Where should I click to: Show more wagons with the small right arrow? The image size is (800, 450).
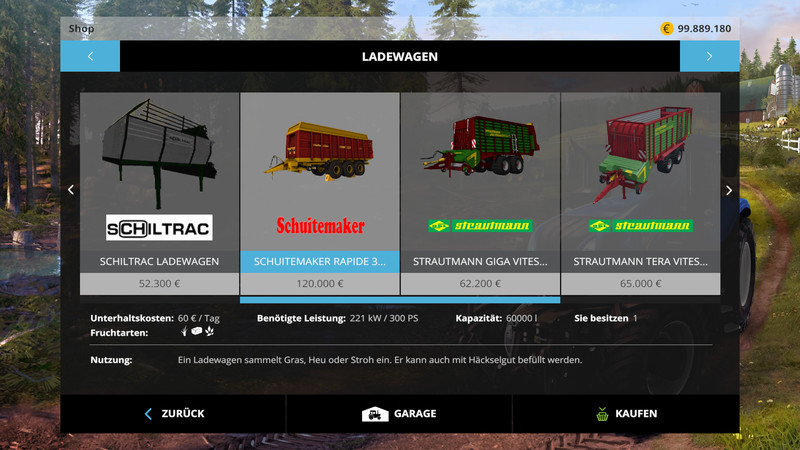point(729,190)
